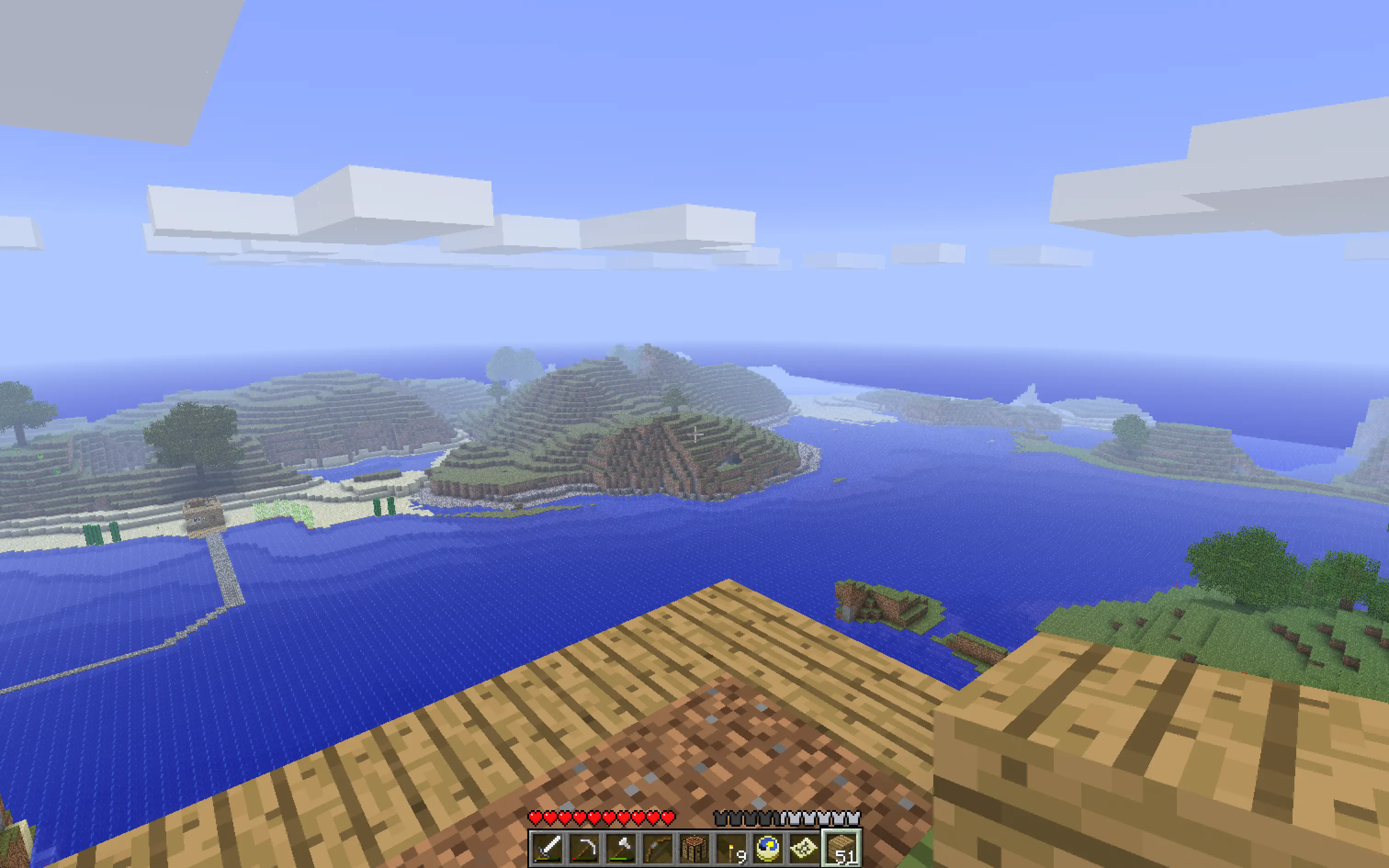
Task: Select the crafting table hotbar slot
Action: 694,847
